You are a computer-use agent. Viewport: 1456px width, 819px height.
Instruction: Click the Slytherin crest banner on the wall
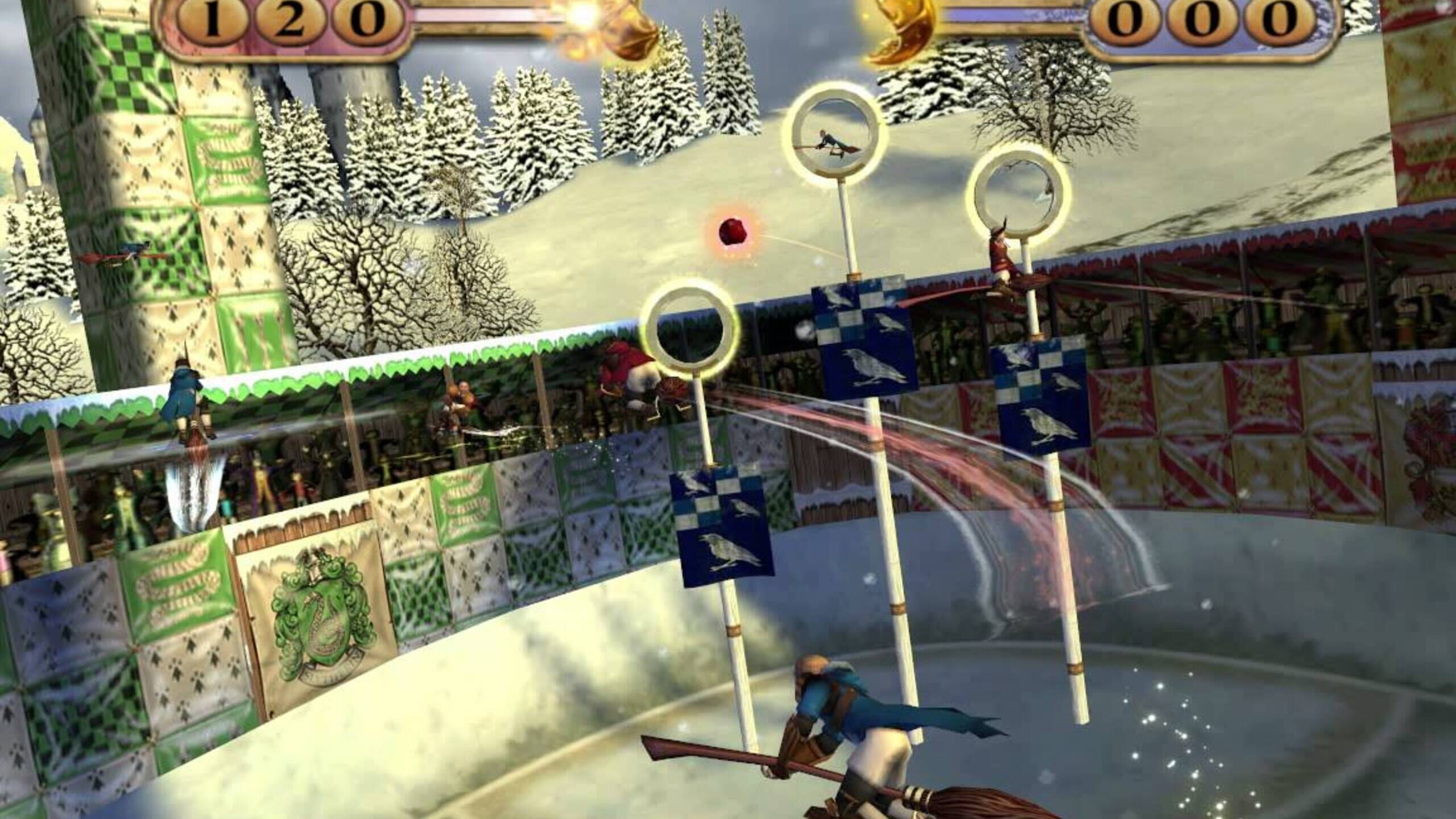[x=316, y=617]
